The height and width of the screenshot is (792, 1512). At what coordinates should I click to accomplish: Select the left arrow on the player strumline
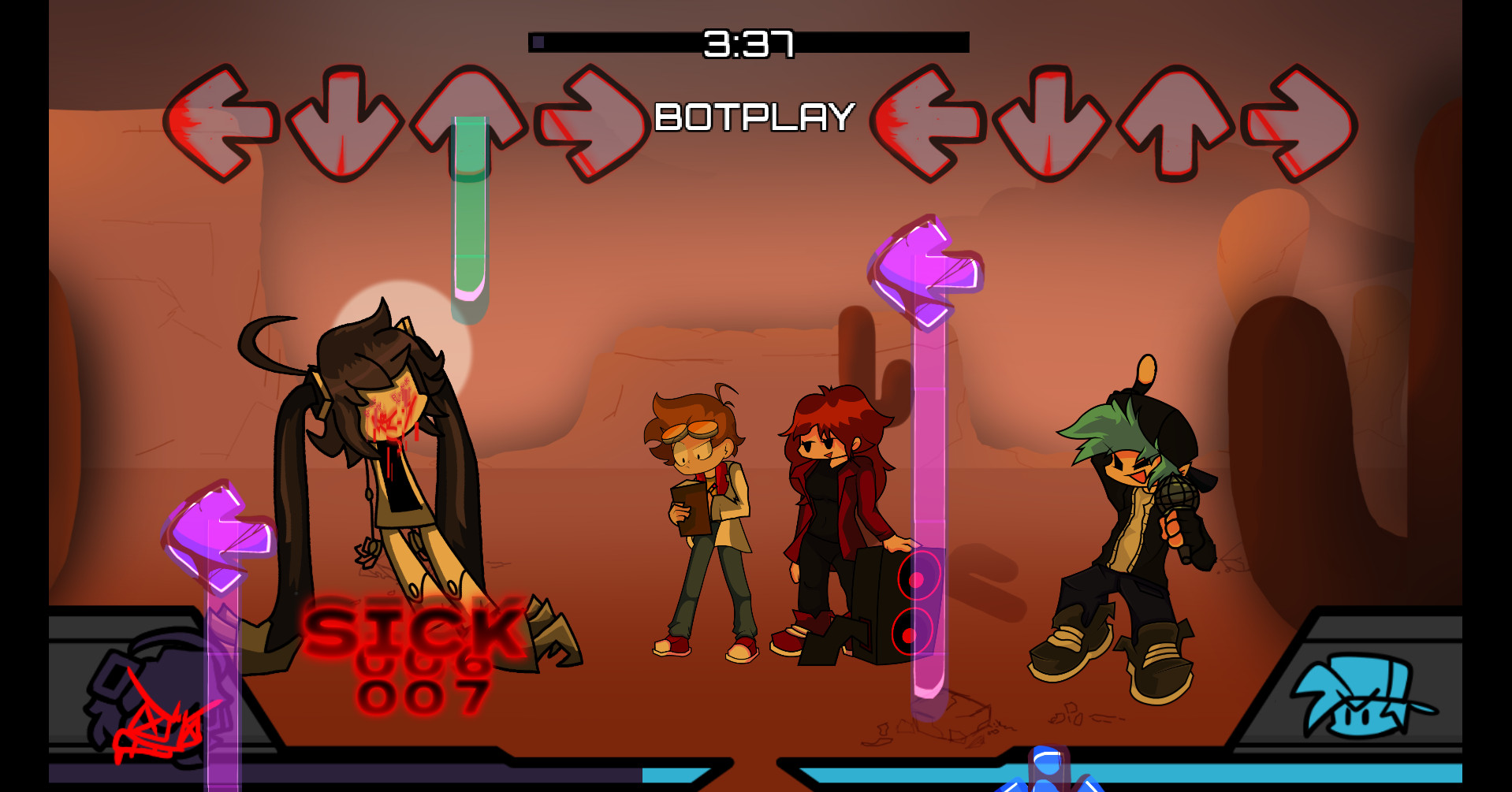[x=930, y=118]
